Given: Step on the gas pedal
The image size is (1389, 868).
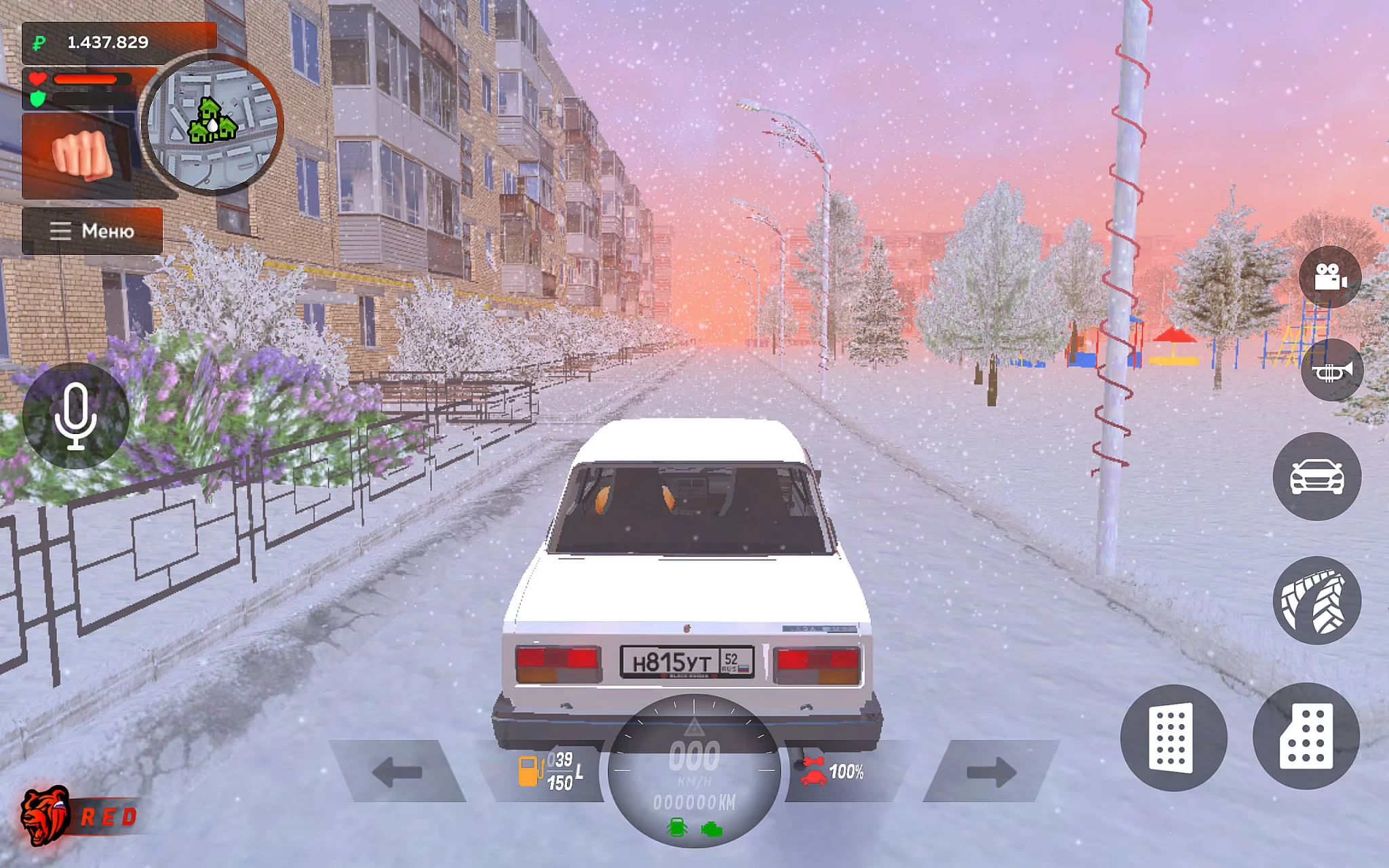Looking at the screenshot, I should [x=1306, y=736].
